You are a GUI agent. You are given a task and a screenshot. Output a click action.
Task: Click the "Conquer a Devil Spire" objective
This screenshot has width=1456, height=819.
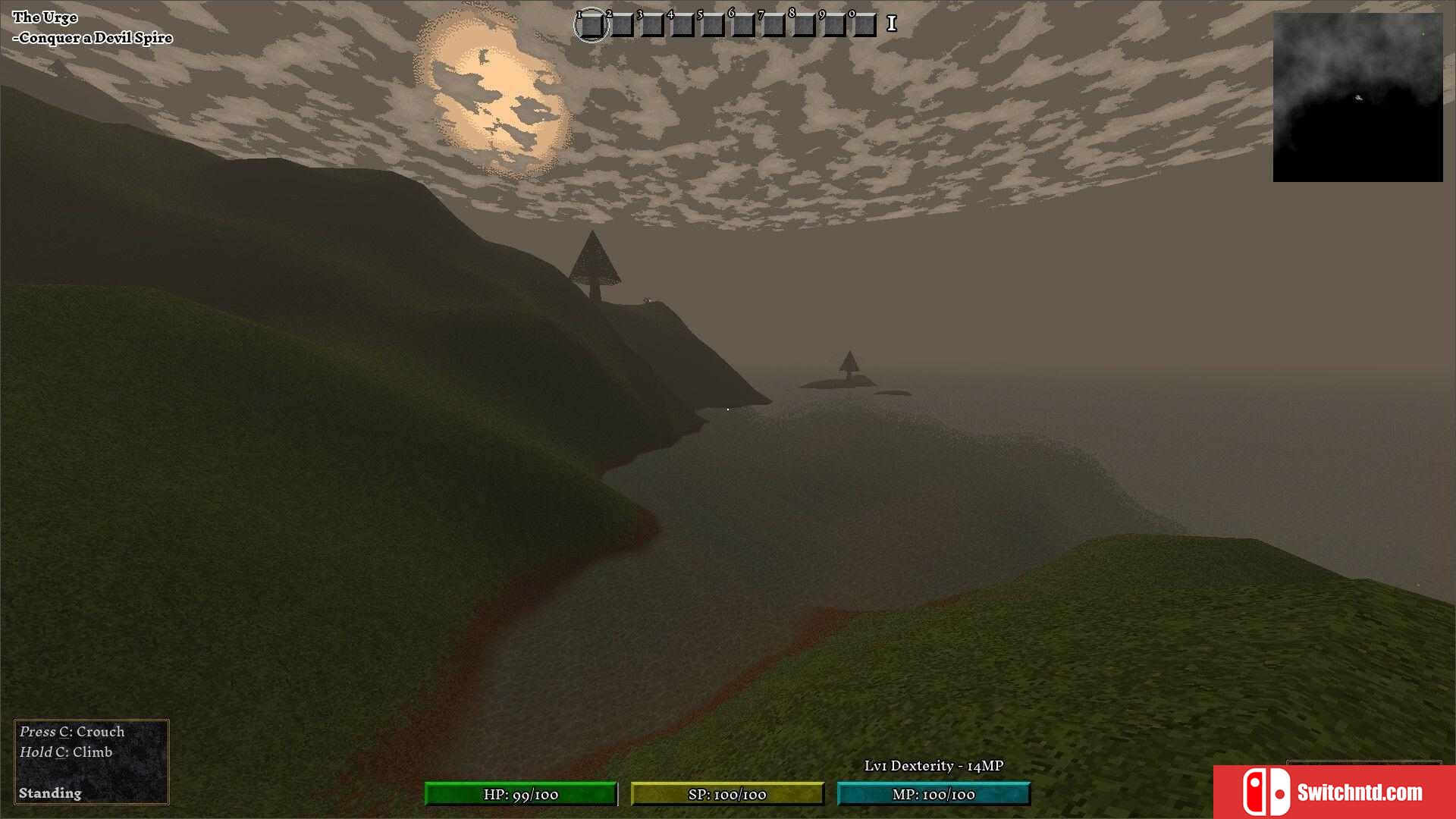(96, 38)
